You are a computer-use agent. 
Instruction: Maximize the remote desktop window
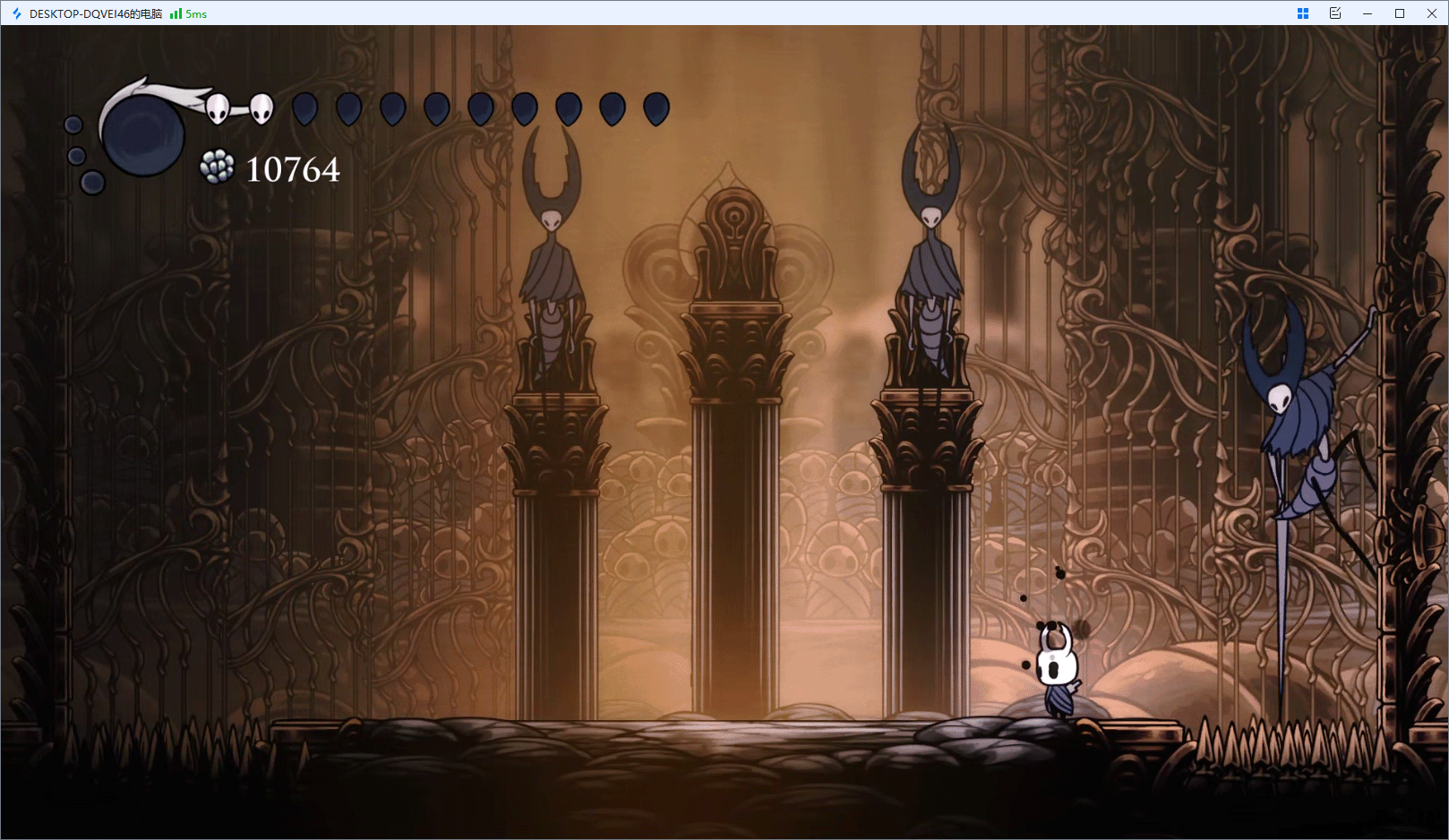pyautogui.click(x=1399, y=13)
